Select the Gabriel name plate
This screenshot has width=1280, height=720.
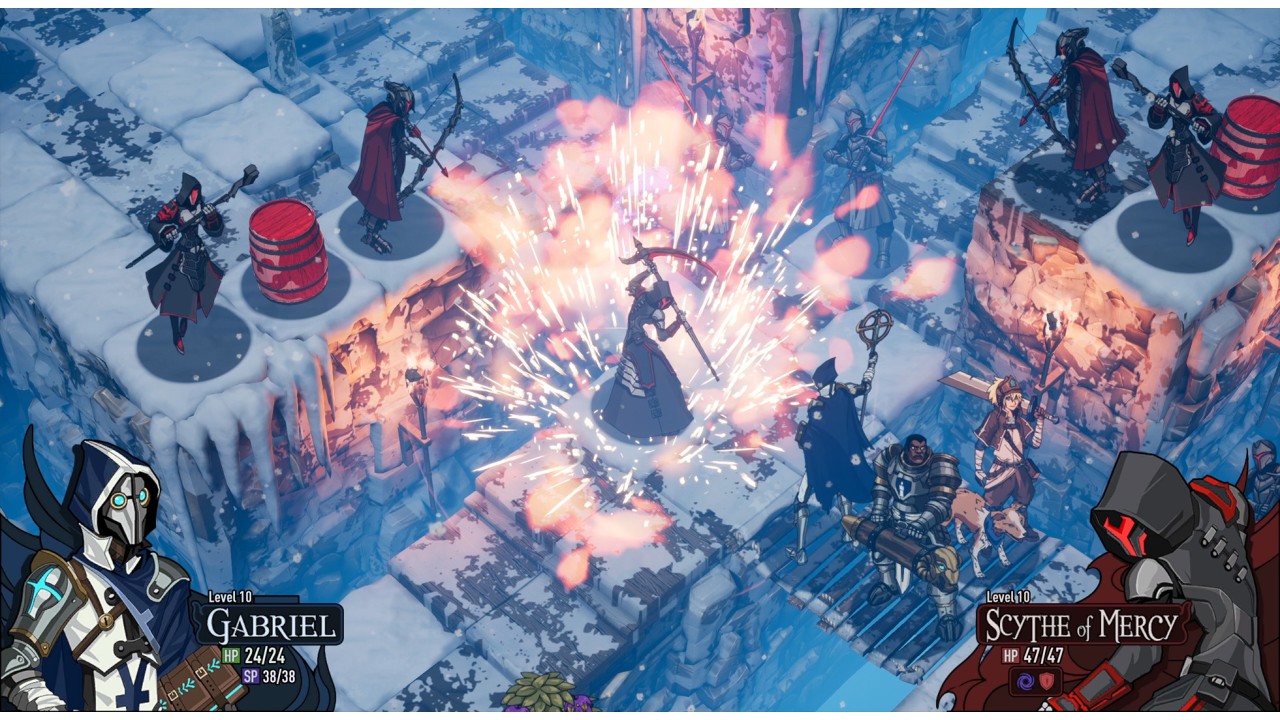(x=270, y=626)
